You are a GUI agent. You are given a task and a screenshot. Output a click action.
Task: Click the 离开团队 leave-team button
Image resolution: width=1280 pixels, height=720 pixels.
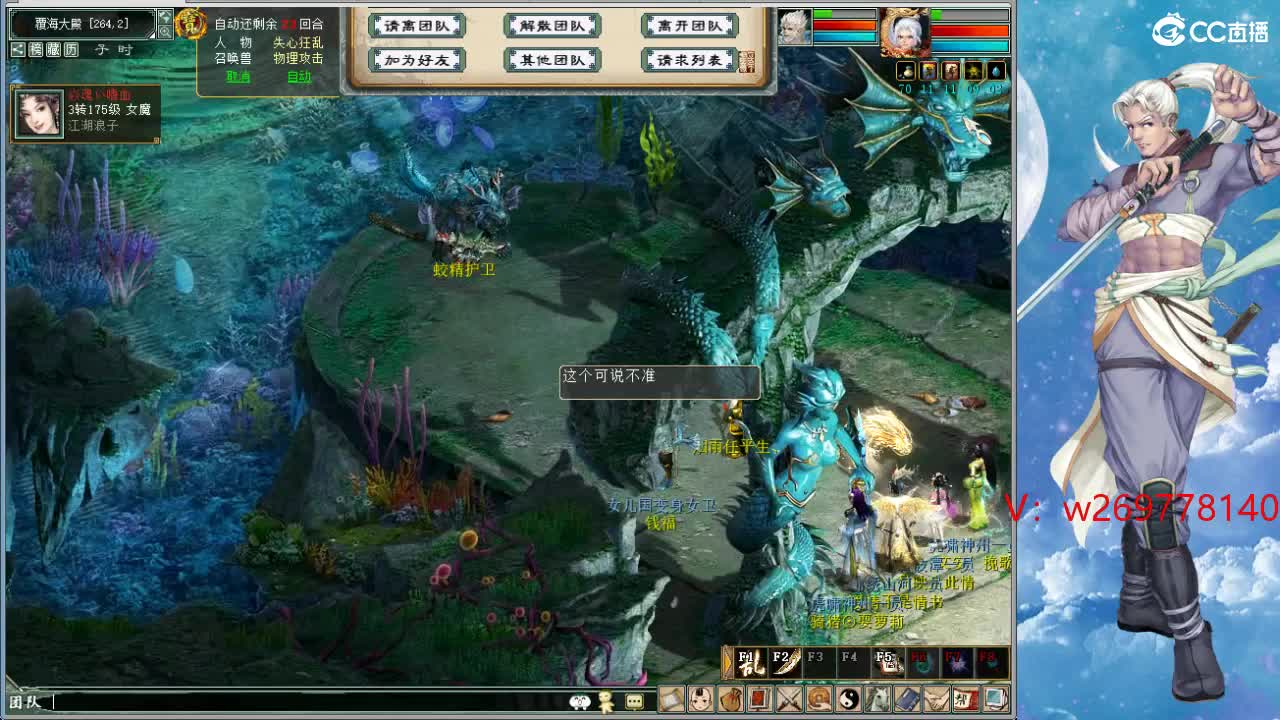(x=688, y=26)
